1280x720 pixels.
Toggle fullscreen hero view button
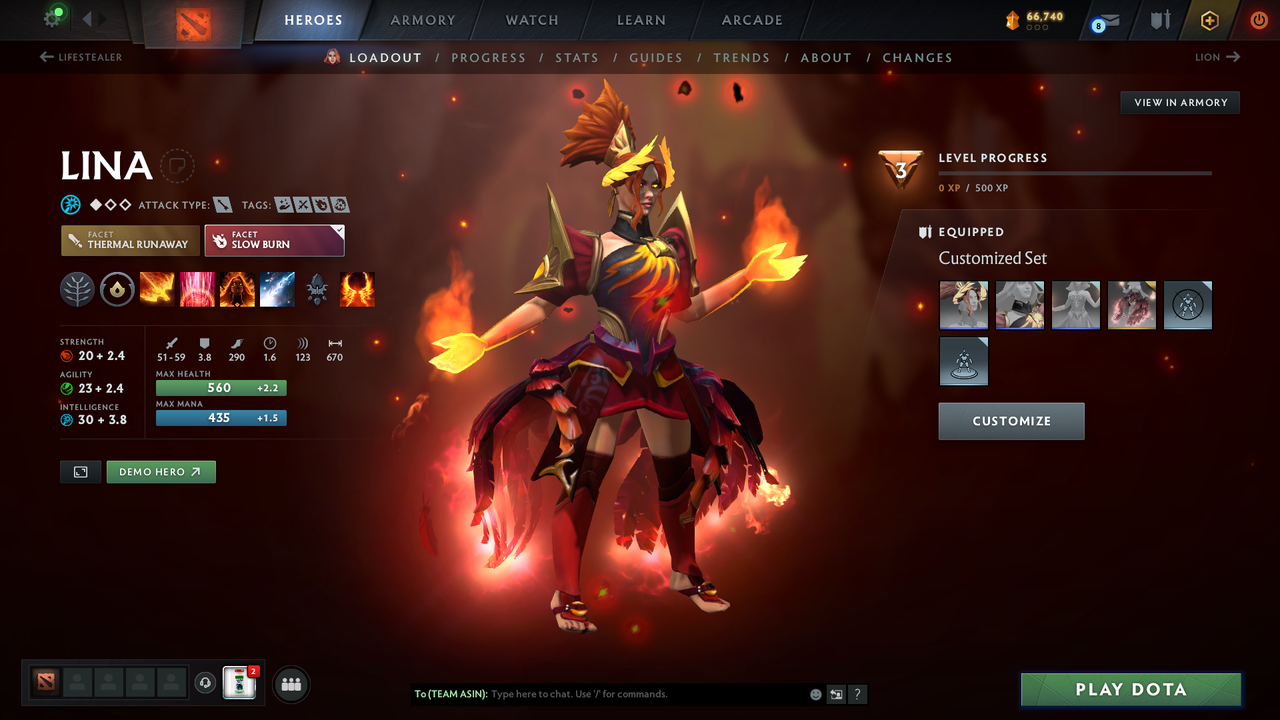click(x=81, y=472)
